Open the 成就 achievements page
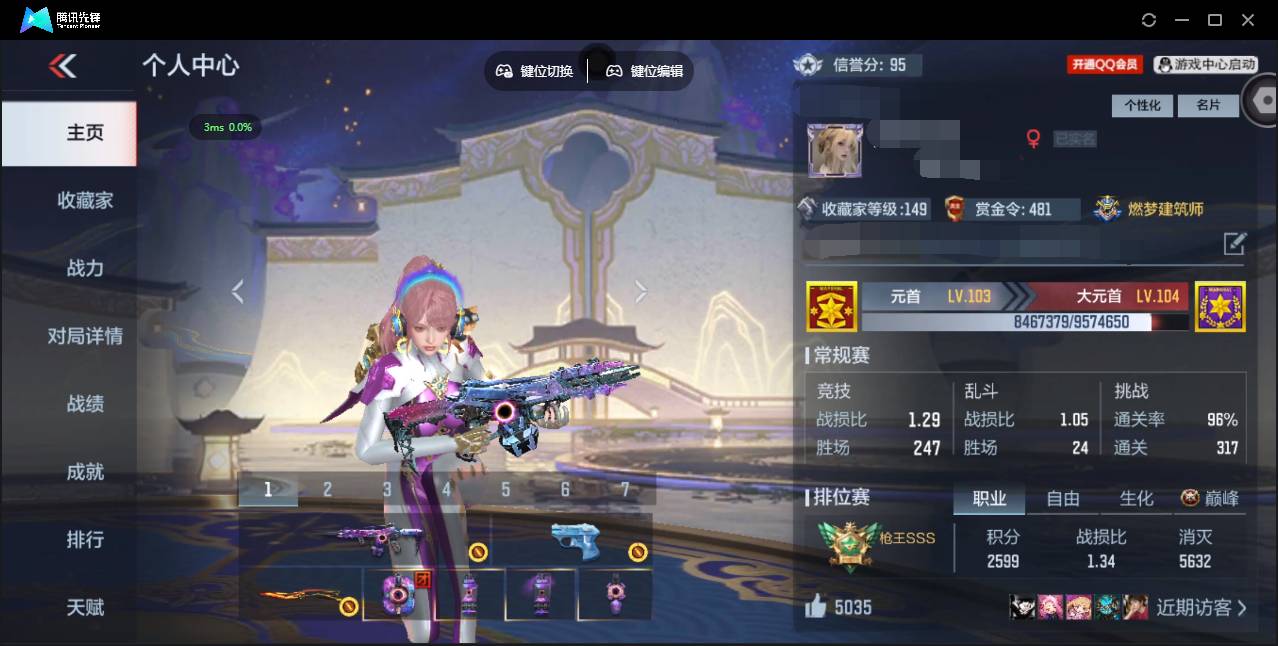This screenshot has width=1278, height=646. (x=85, y=471)
